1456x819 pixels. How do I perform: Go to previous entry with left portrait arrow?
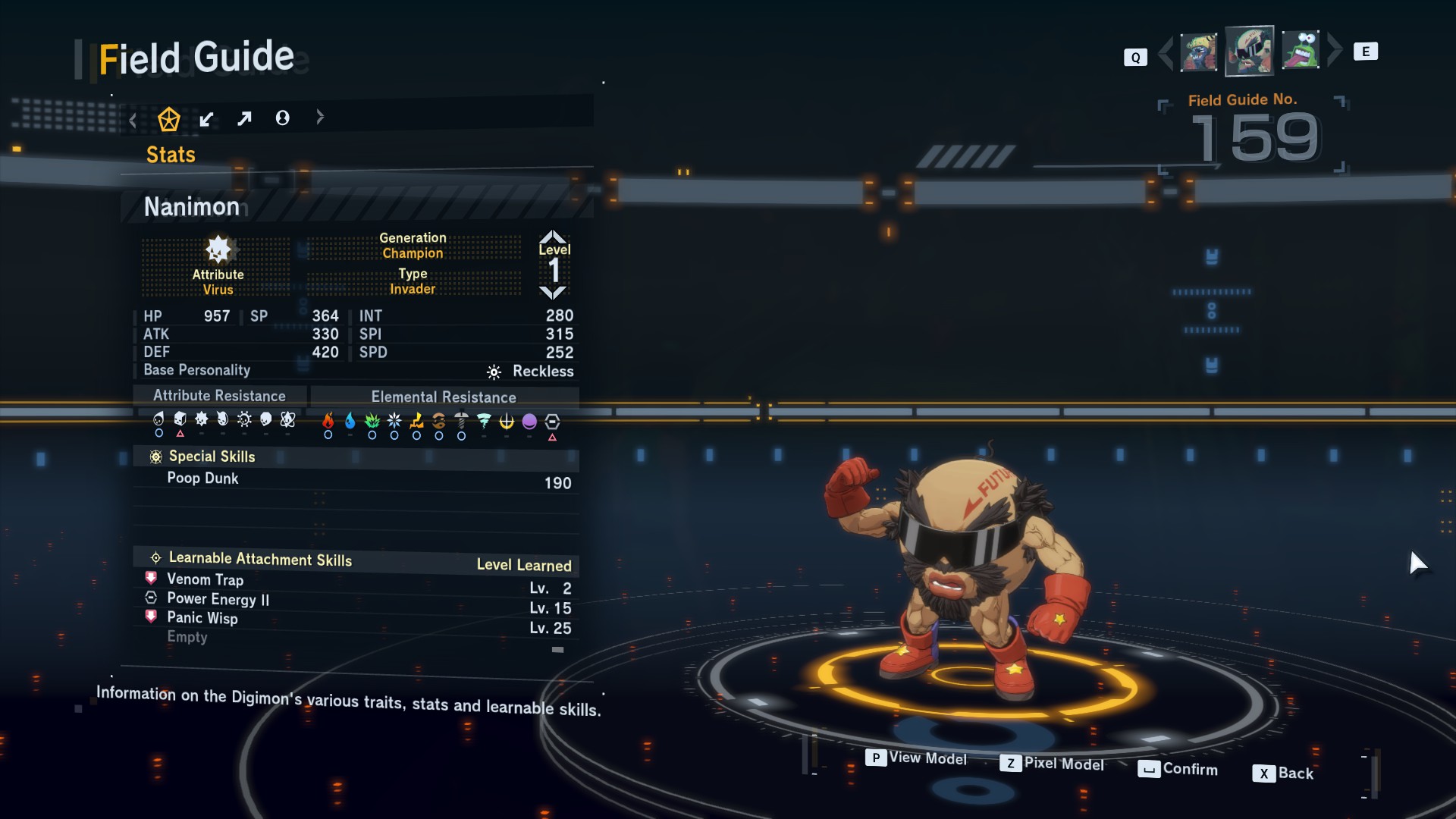click(x=1166, y=52)
